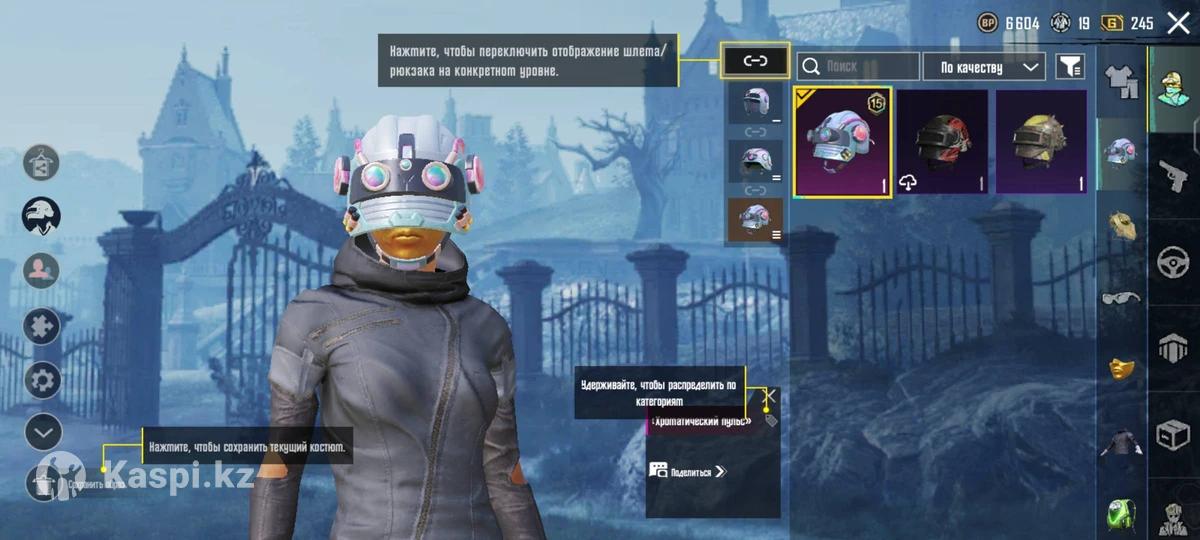
Task: Select the red and black helmet skin
Action: click(942, 141)
